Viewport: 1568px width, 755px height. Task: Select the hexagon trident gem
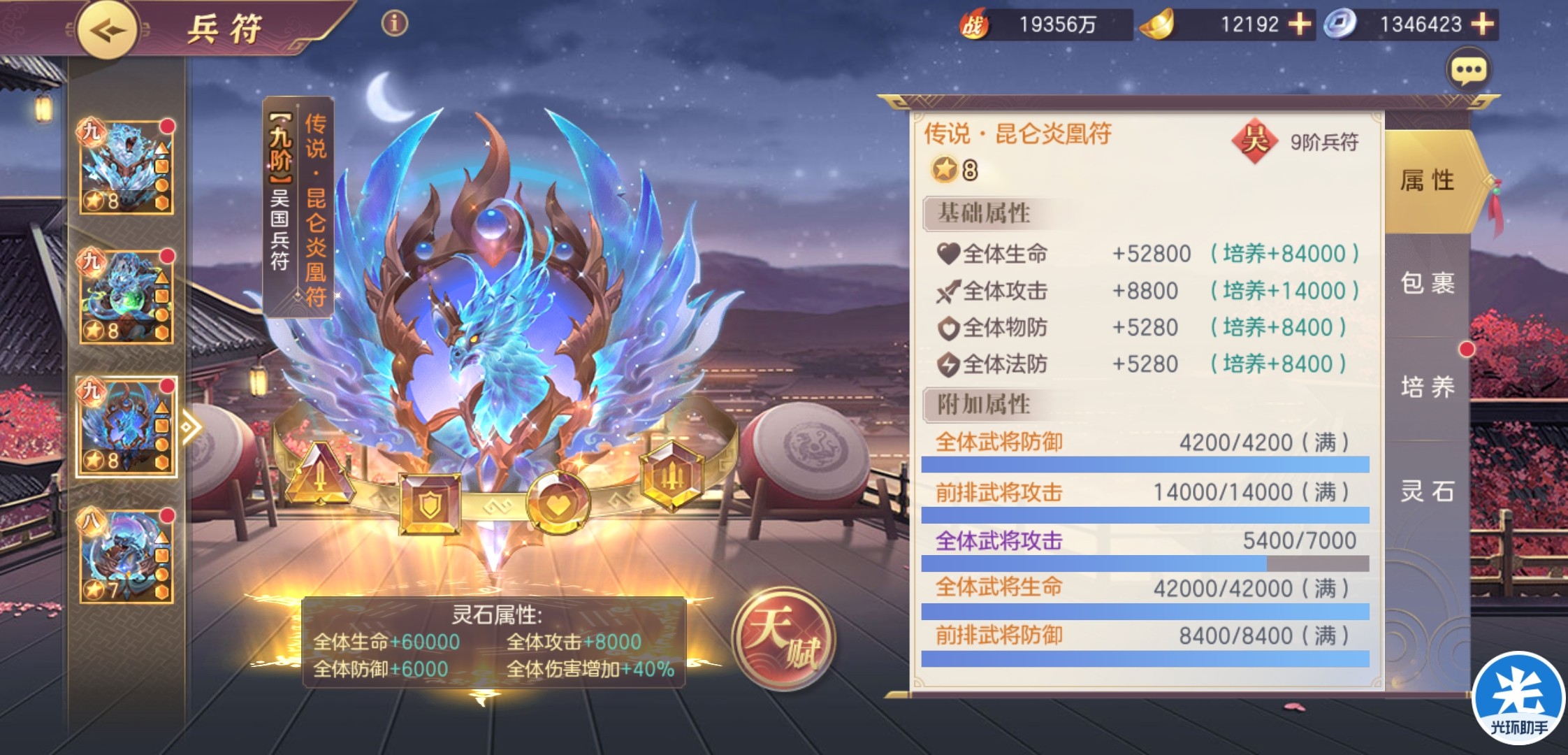[672, 475]
